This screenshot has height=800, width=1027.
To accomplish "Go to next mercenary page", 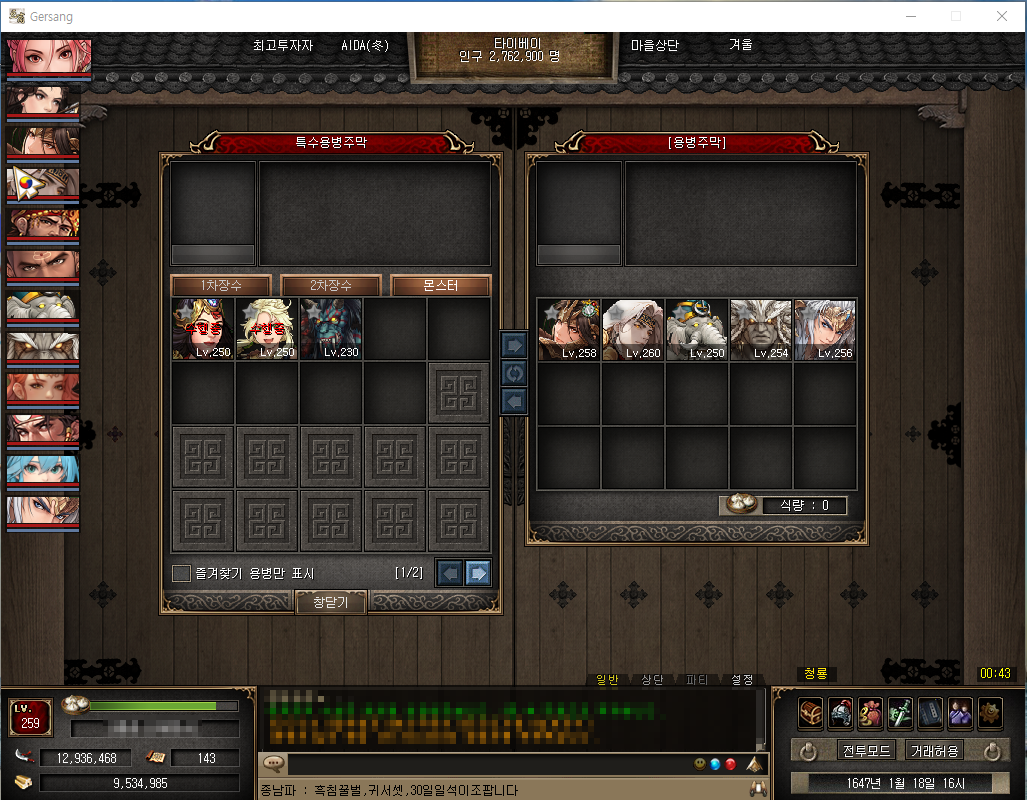I will [478, 573].
